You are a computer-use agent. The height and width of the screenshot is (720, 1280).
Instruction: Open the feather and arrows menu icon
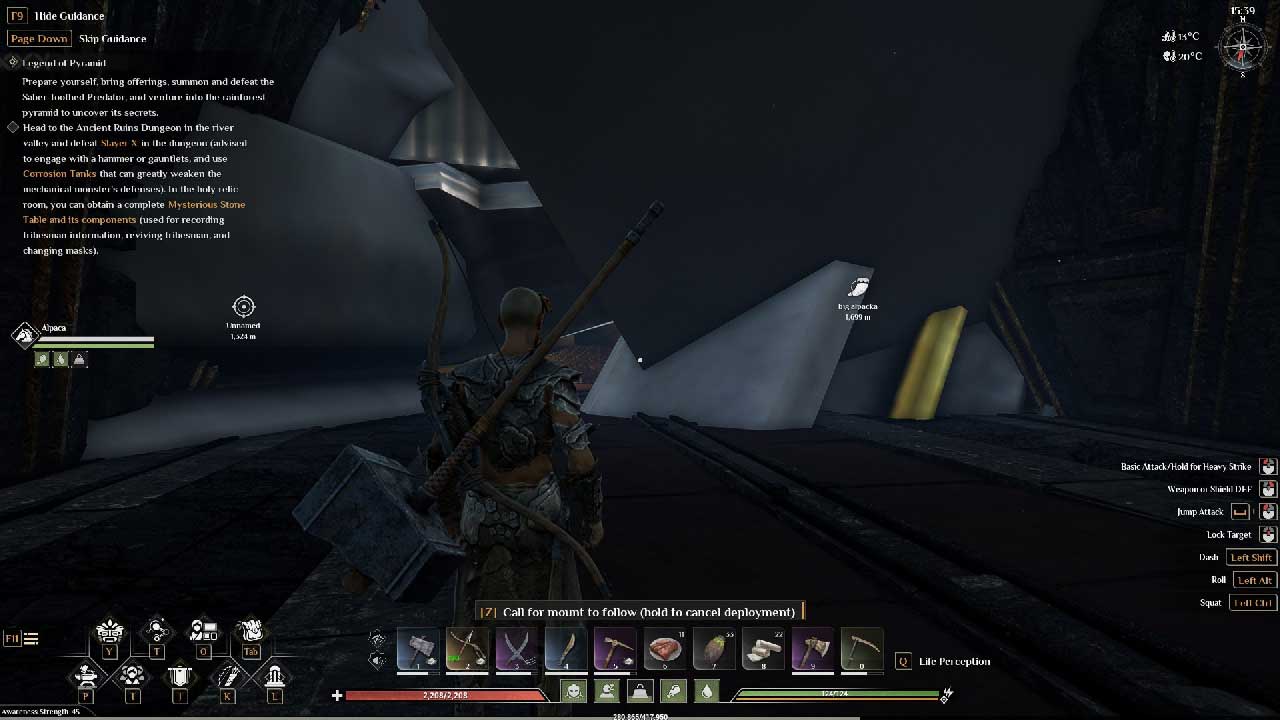point(228,676)
